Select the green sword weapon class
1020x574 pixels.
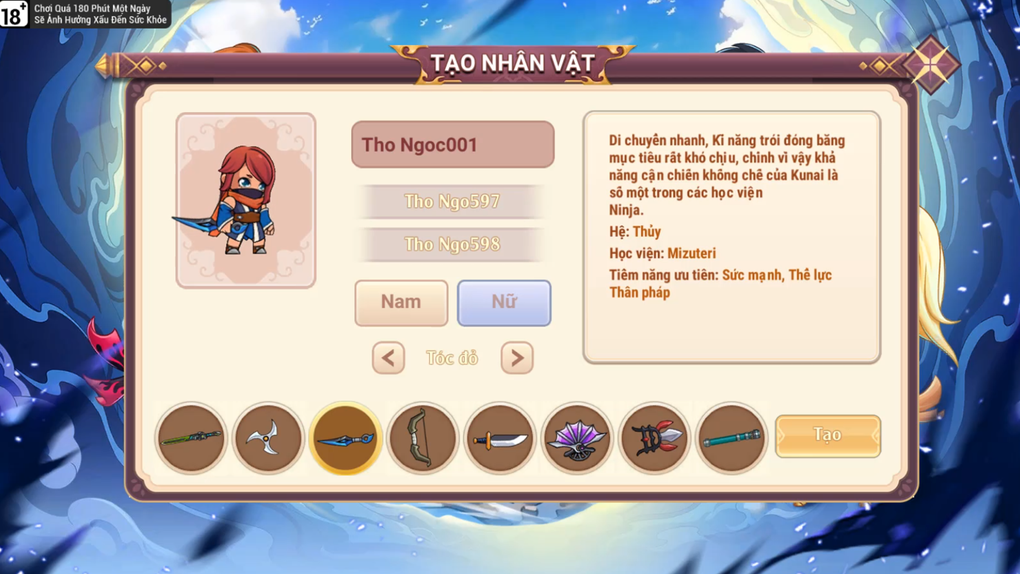(191, 438)
